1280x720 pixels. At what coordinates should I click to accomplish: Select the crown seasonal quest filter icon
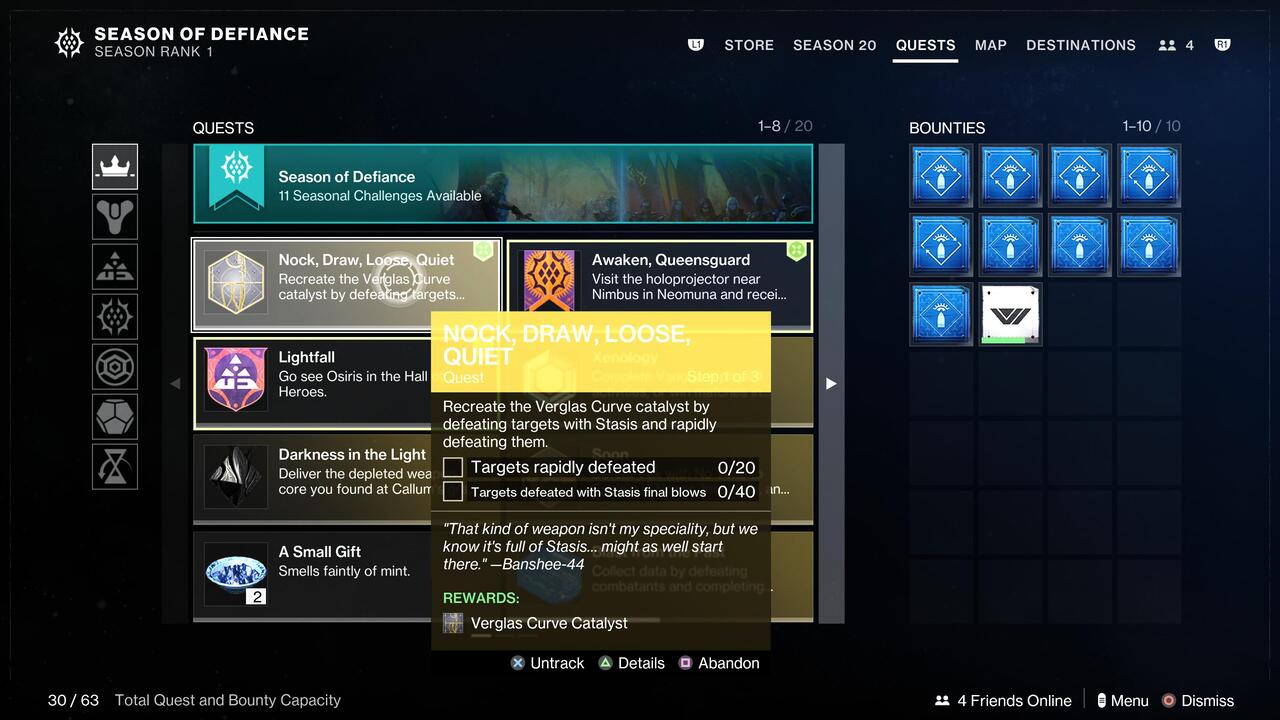[x=114, y=166]
